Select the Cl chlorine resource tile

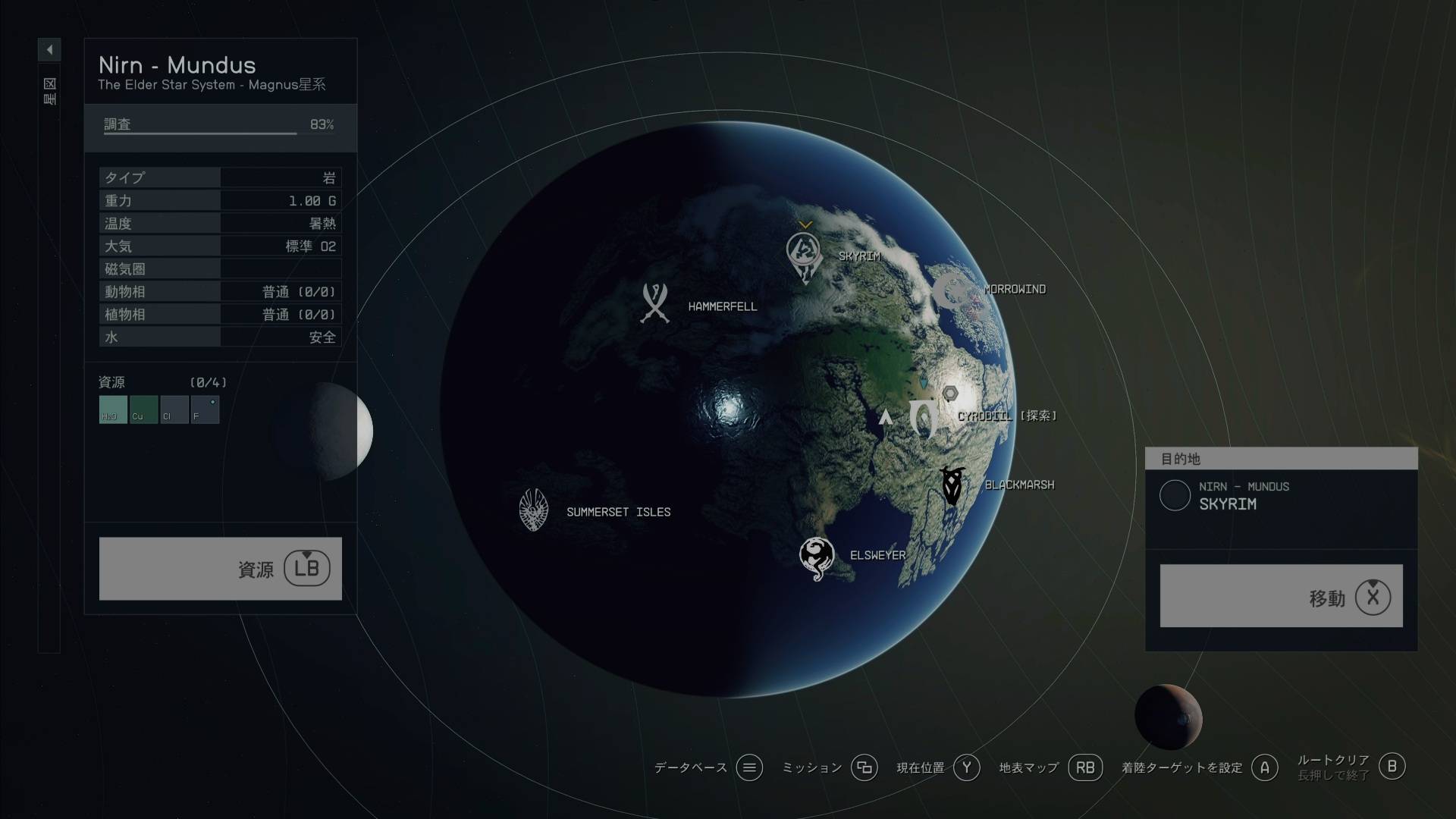pos(174,409)
